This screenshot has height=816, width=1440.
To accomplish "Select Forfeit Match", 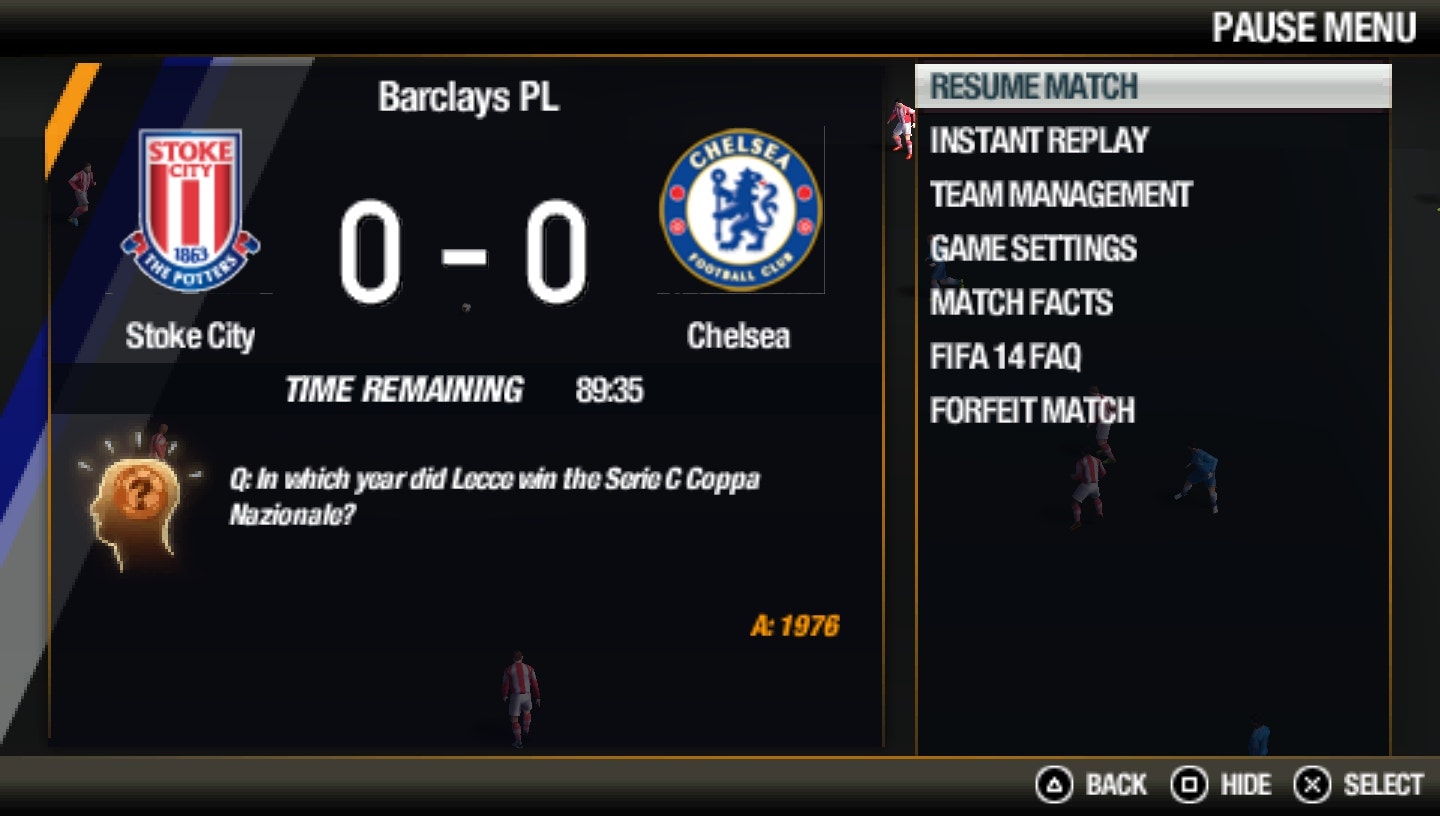I will [1031, 411].
